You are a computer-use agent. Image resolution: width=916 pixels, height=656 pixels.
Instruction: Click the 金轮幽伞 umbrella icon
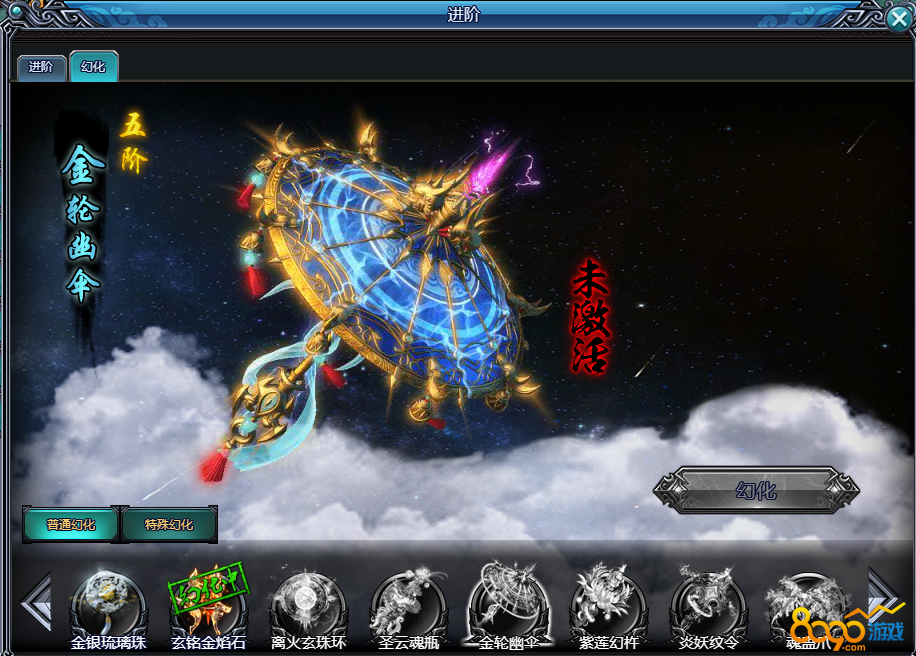(x=507, y=602)
